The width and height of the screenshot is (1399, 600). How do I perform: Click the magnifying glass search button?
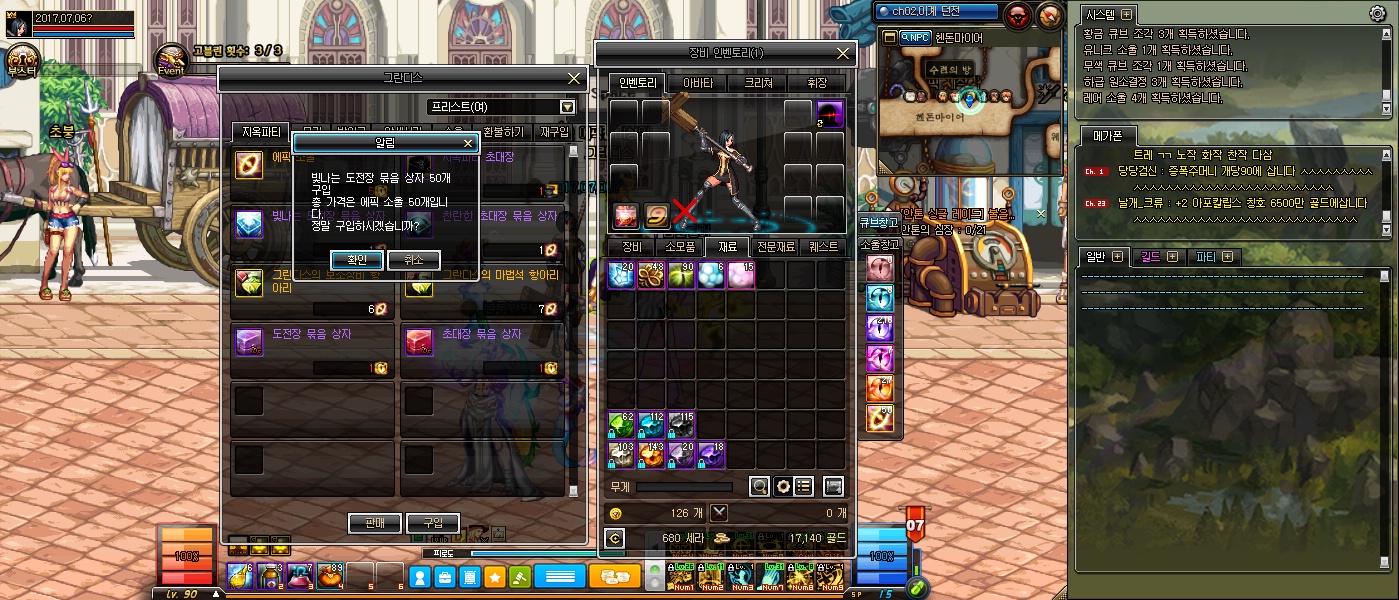point(760,487)
